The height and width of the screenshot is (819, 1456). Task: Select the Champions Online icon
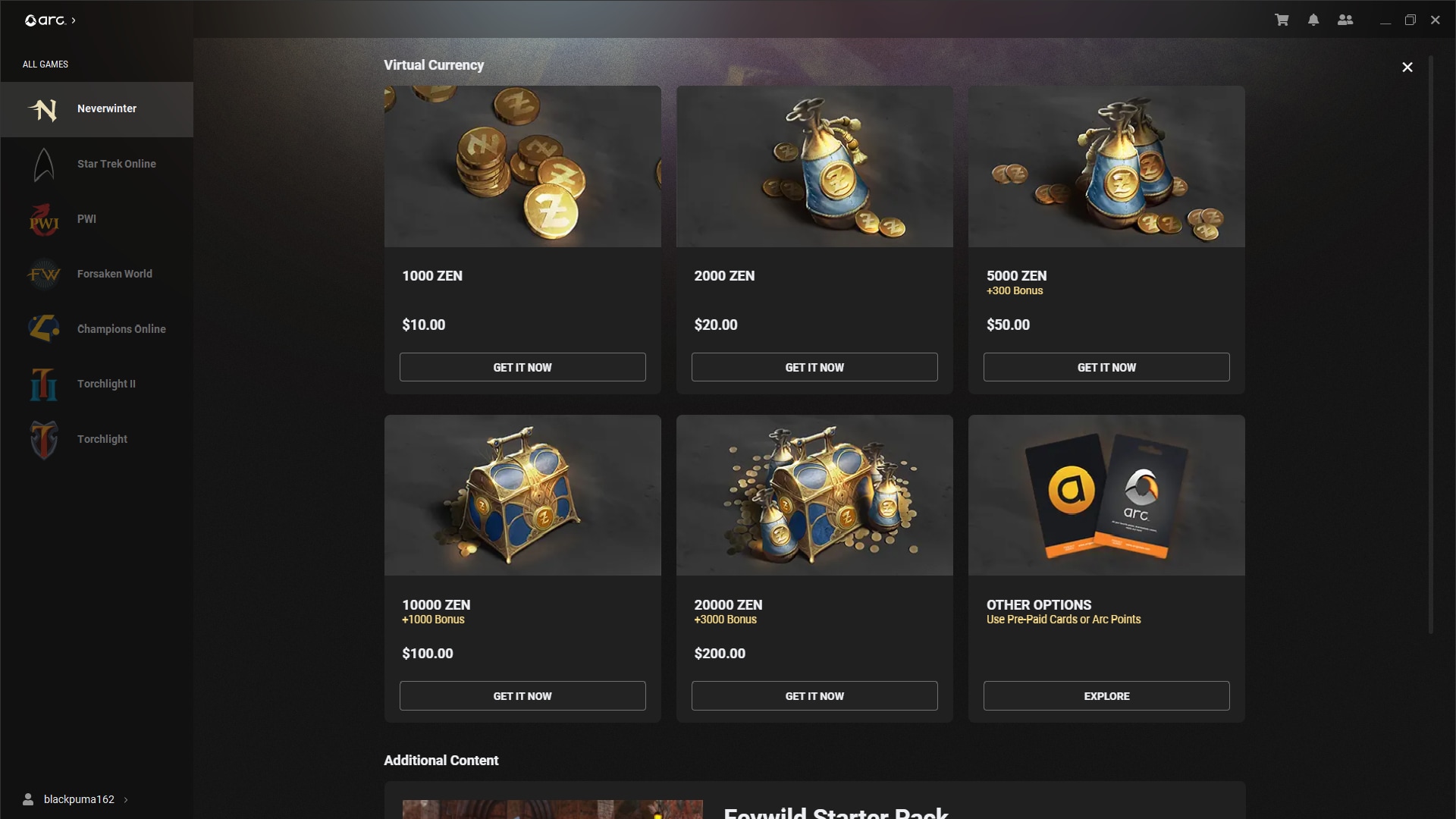[x=43, y=328]
